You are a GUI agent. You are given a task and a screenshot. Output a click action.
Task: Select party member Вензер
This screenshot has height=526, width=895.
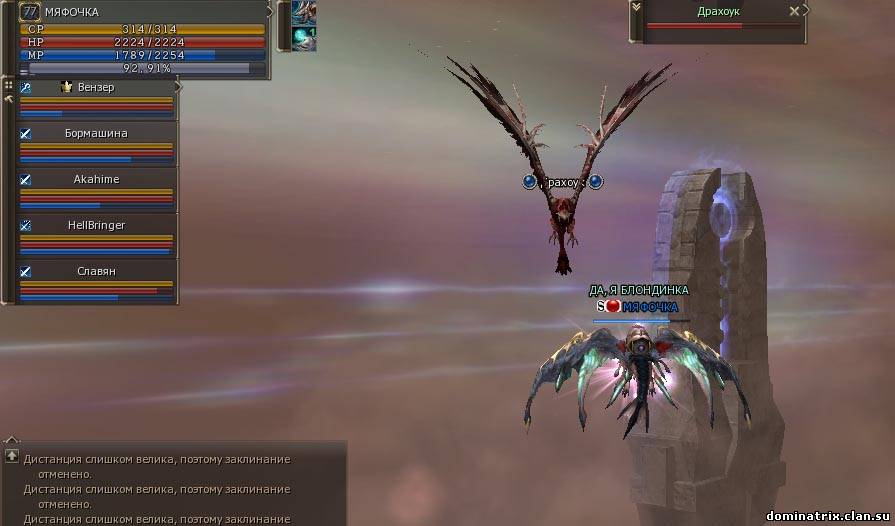pos(96,88)
